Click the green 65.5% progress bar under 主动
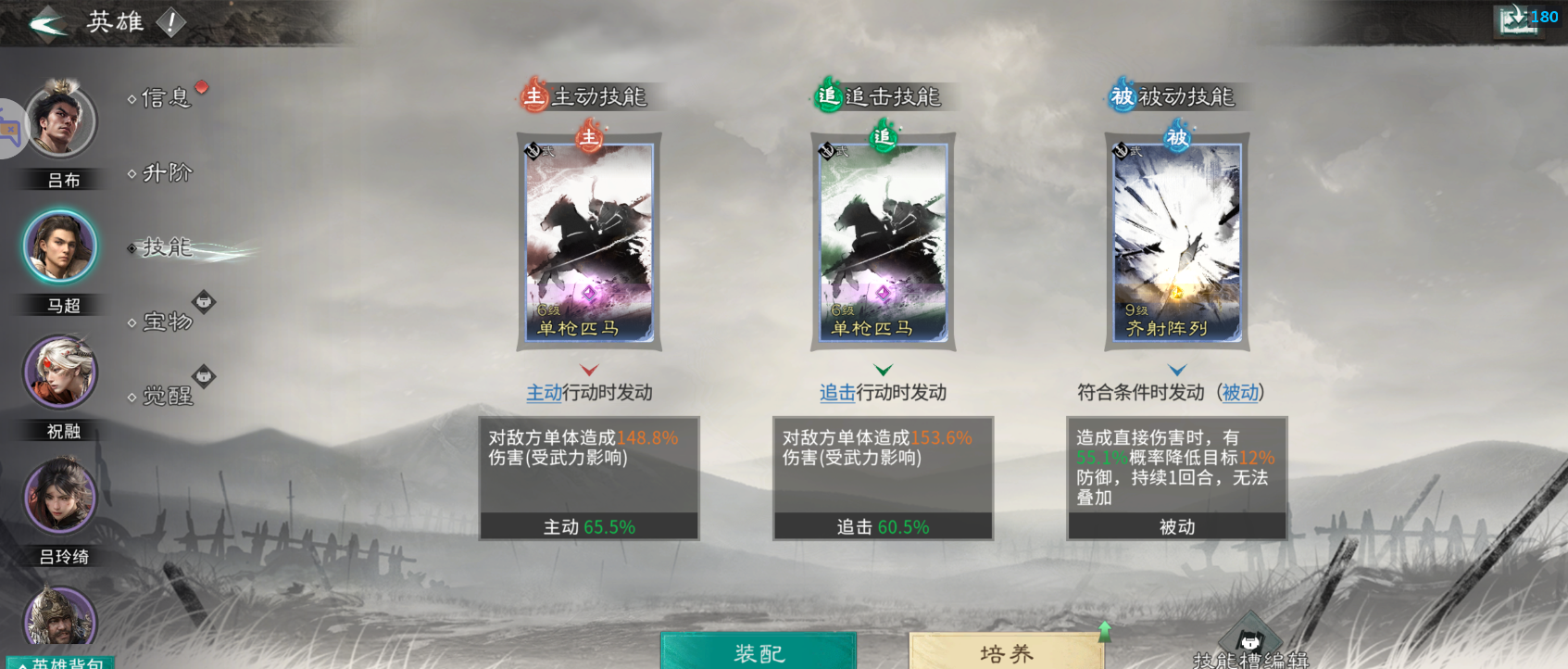The image size is (1568, 669). coord(588,525)
